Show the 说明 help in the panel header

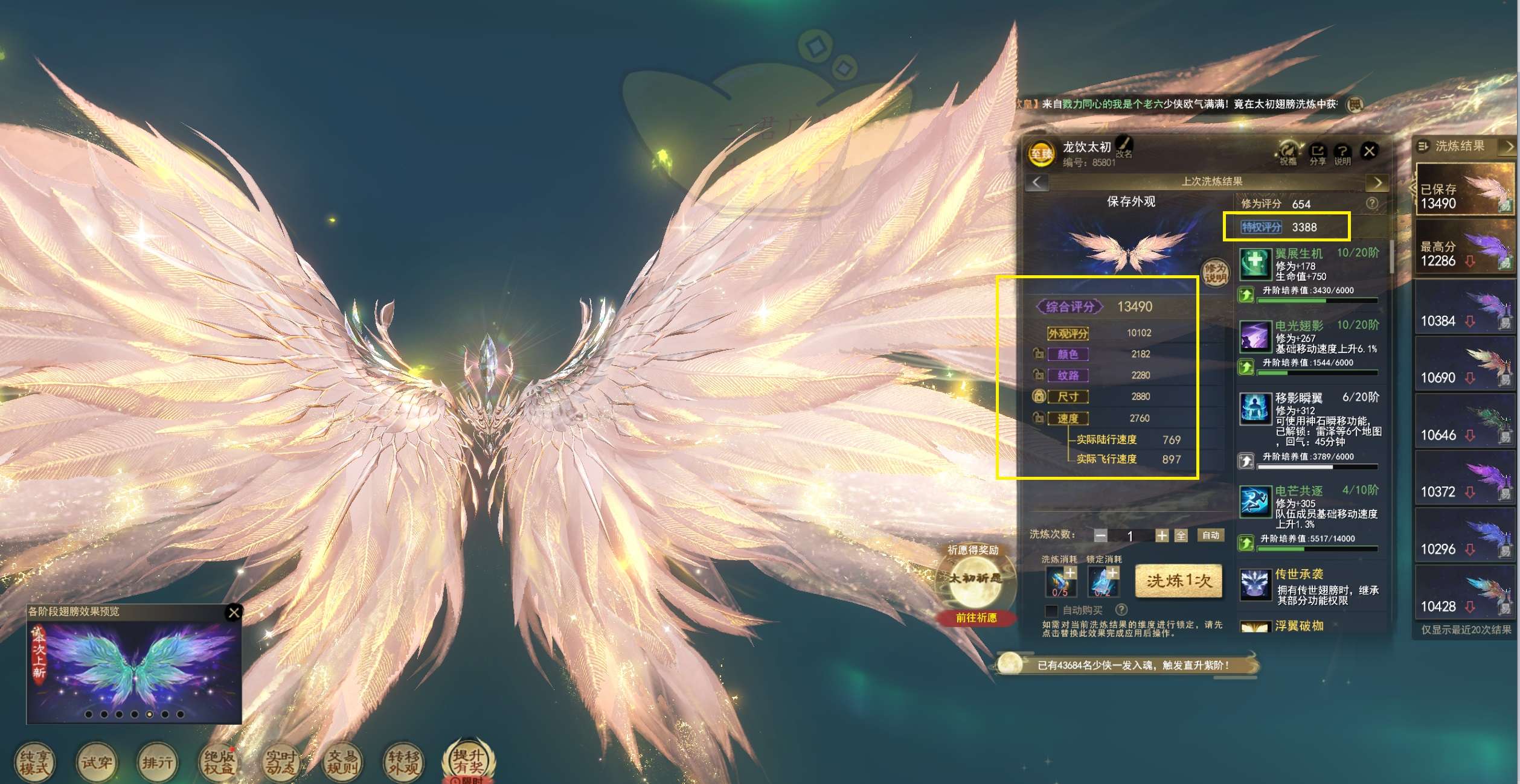tap(1342, 153)
